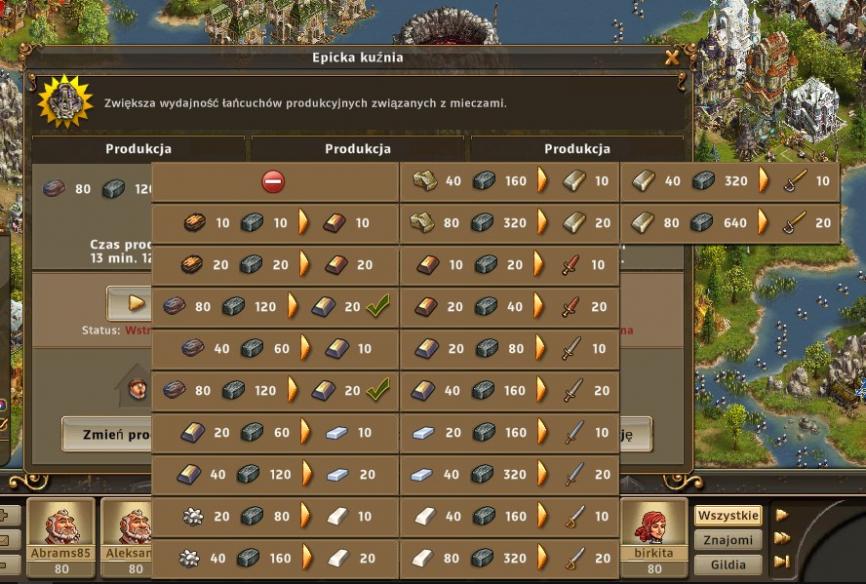Screen dimensions: 866x584
Task: Select the gold sword recipe costing 640 coal
Action: tap(730, 223)
